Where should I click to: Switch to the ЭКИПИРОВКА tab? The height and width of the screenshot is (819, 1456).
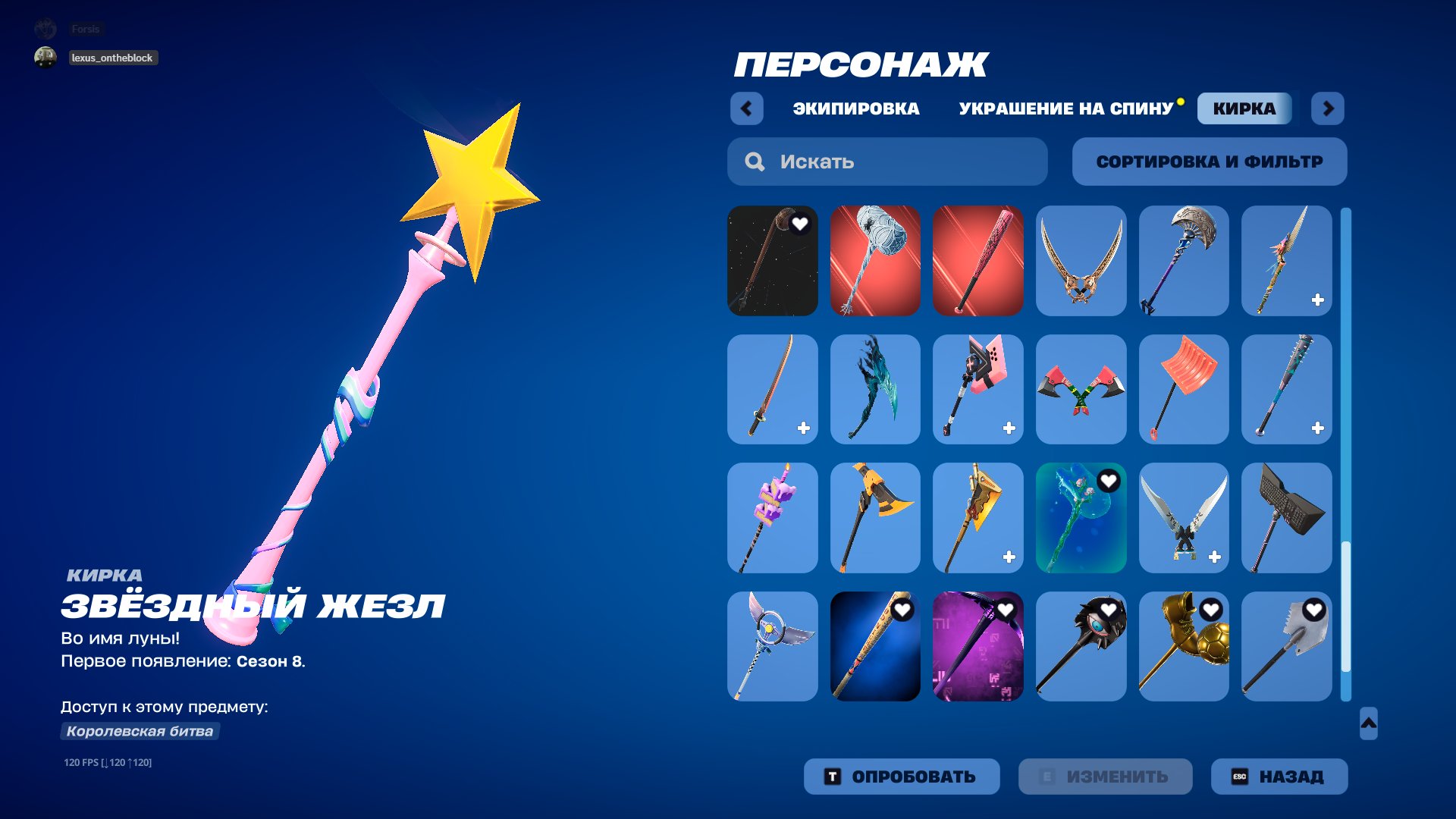853,108
